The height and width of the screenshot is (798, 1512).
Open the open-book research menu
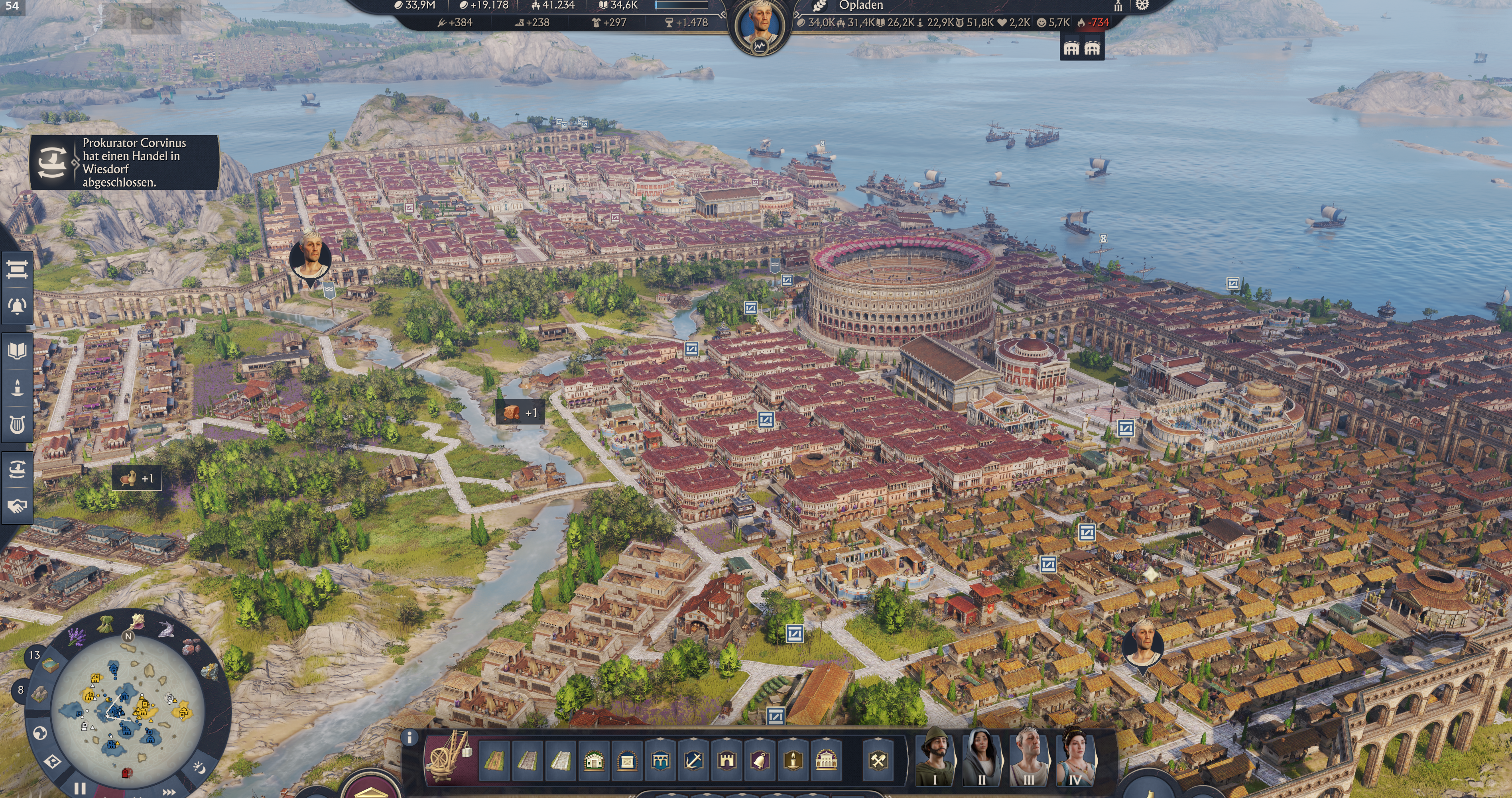tap(16, 351)
